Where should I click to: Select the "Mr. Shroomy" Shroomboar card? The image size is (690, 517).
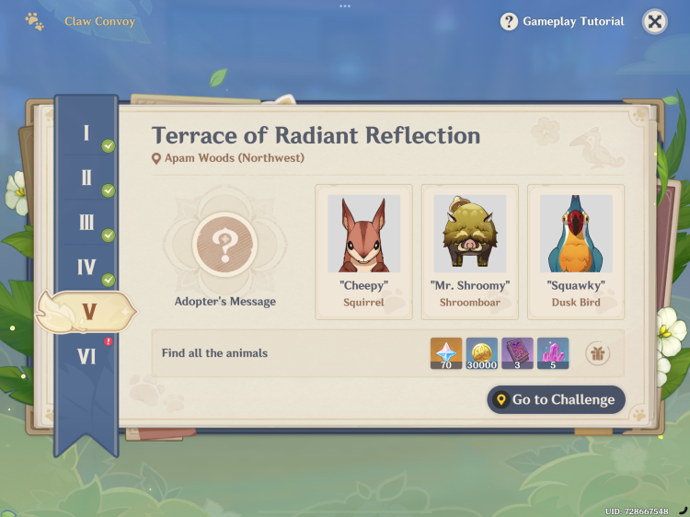click(470, 251)
